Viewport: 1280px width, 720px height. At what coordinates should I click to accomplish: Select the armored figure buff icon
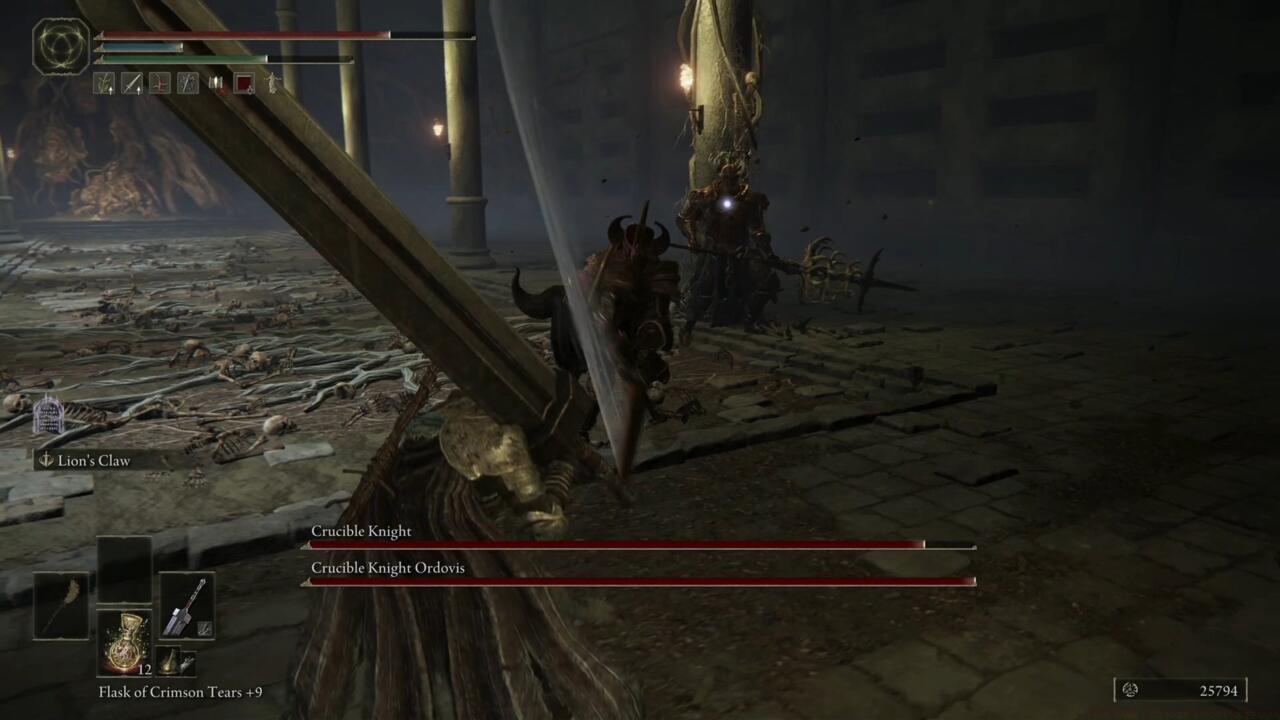(187, 84)
